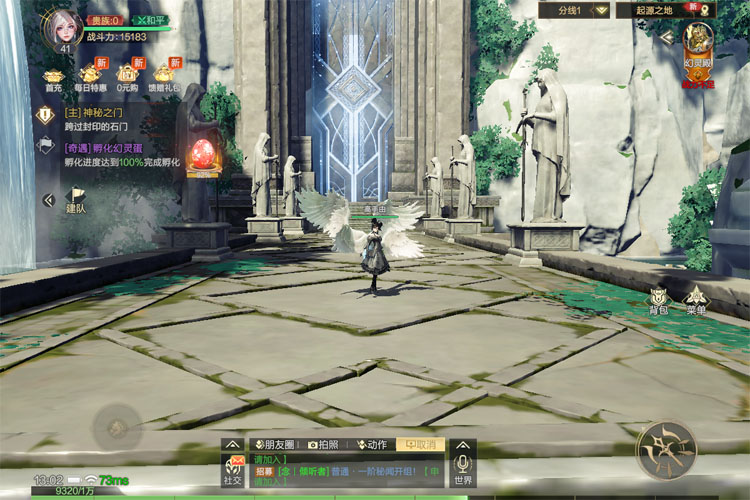Tap the 世界 voice chat microphone
Viewport: 750px width, 500px height.
462,468
